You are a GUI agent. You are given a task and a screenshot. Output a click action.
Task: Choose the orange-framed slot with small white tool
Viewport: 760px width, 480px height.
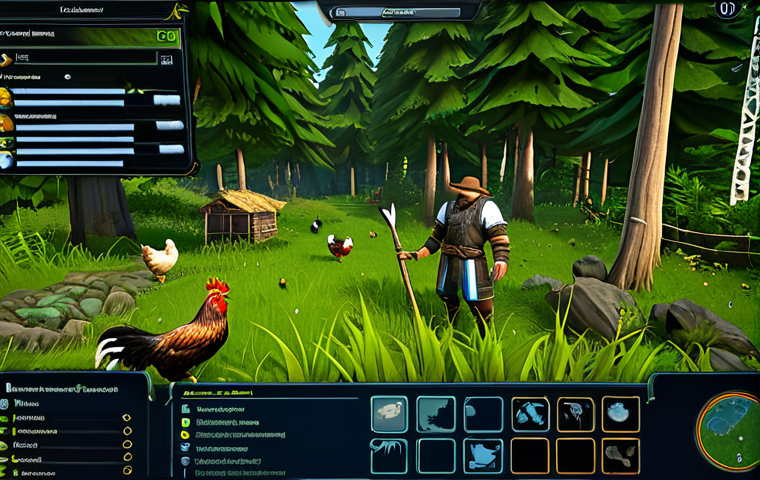tap(575, 413)
